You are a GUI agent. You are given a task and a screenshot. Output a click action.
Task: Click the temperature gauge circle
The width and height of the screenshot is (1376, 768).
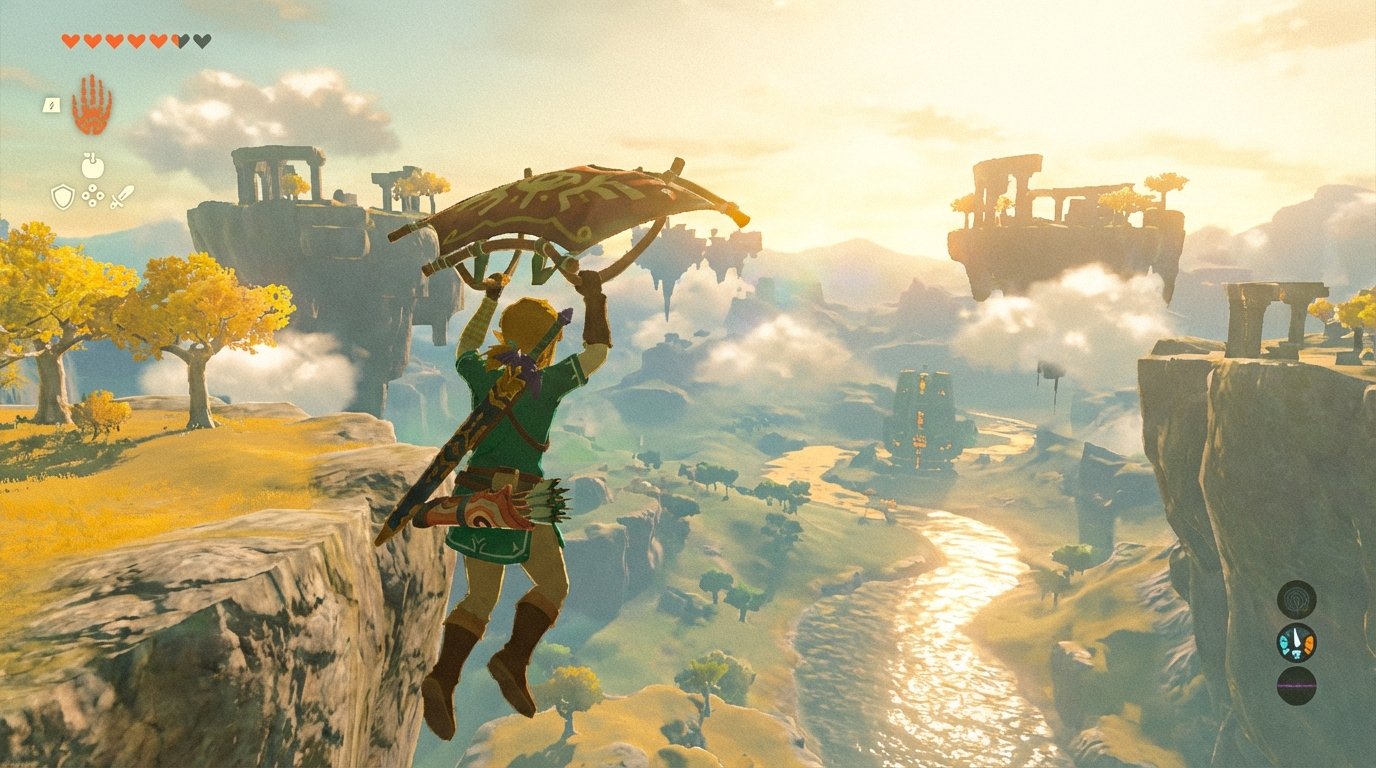click(x=1296, y=642)
